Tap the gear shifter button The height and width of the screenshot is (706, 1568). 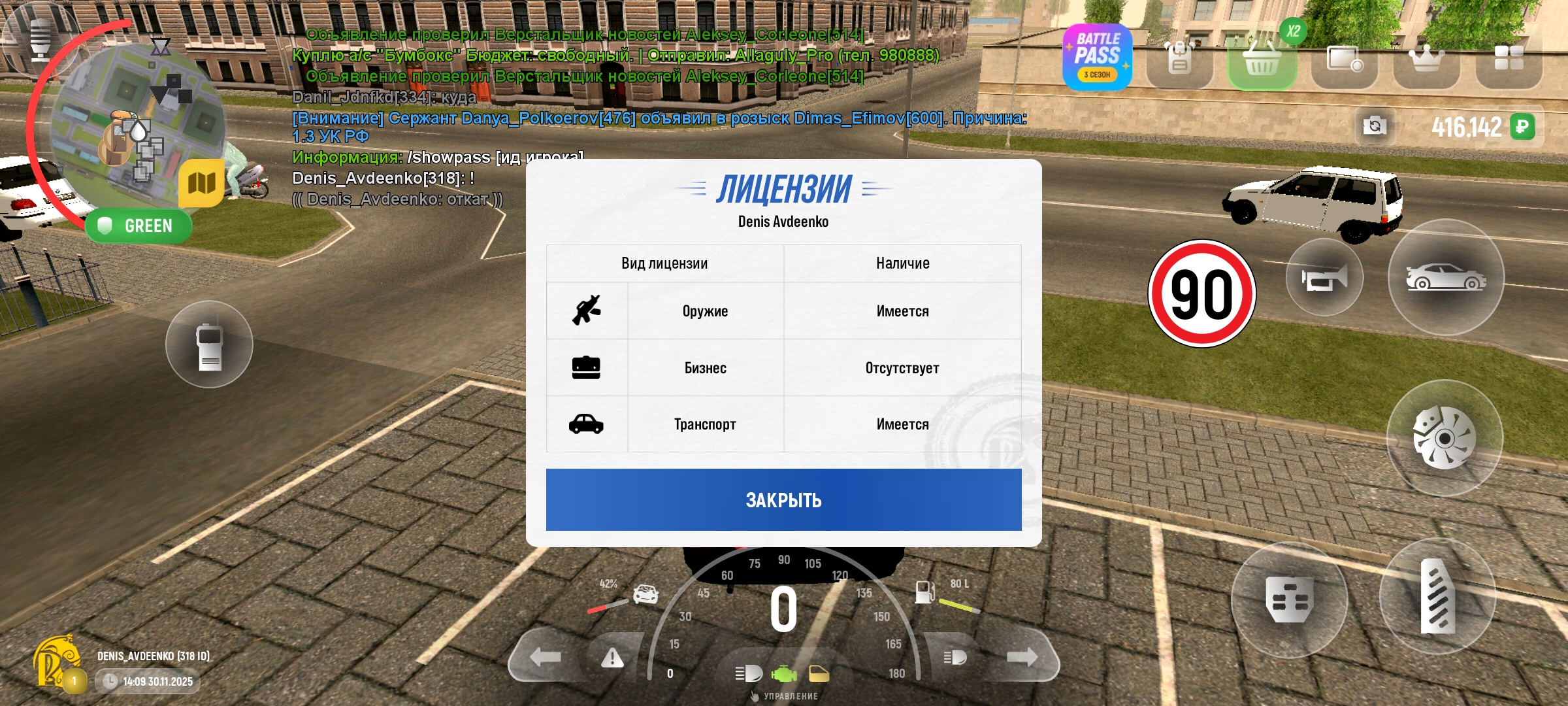click(1289, 599)
